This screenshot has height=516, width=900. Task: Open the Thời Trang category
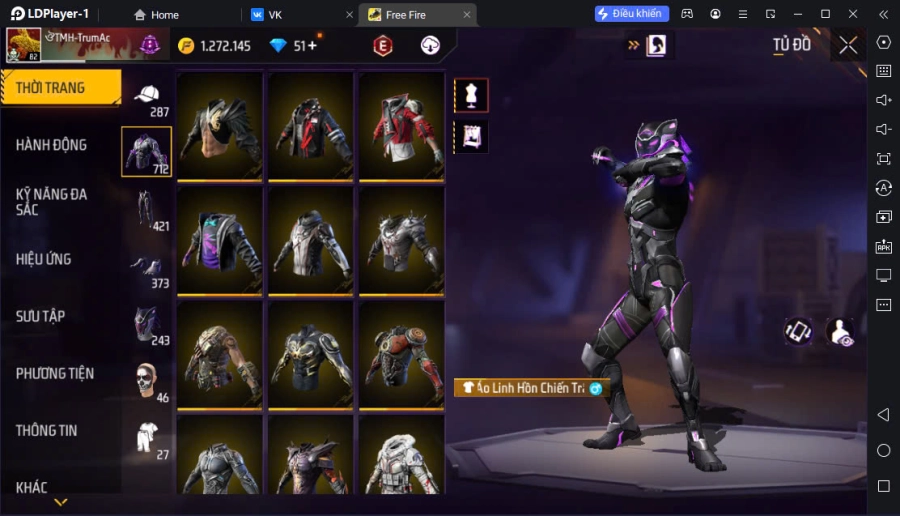[x=60, y=88]
